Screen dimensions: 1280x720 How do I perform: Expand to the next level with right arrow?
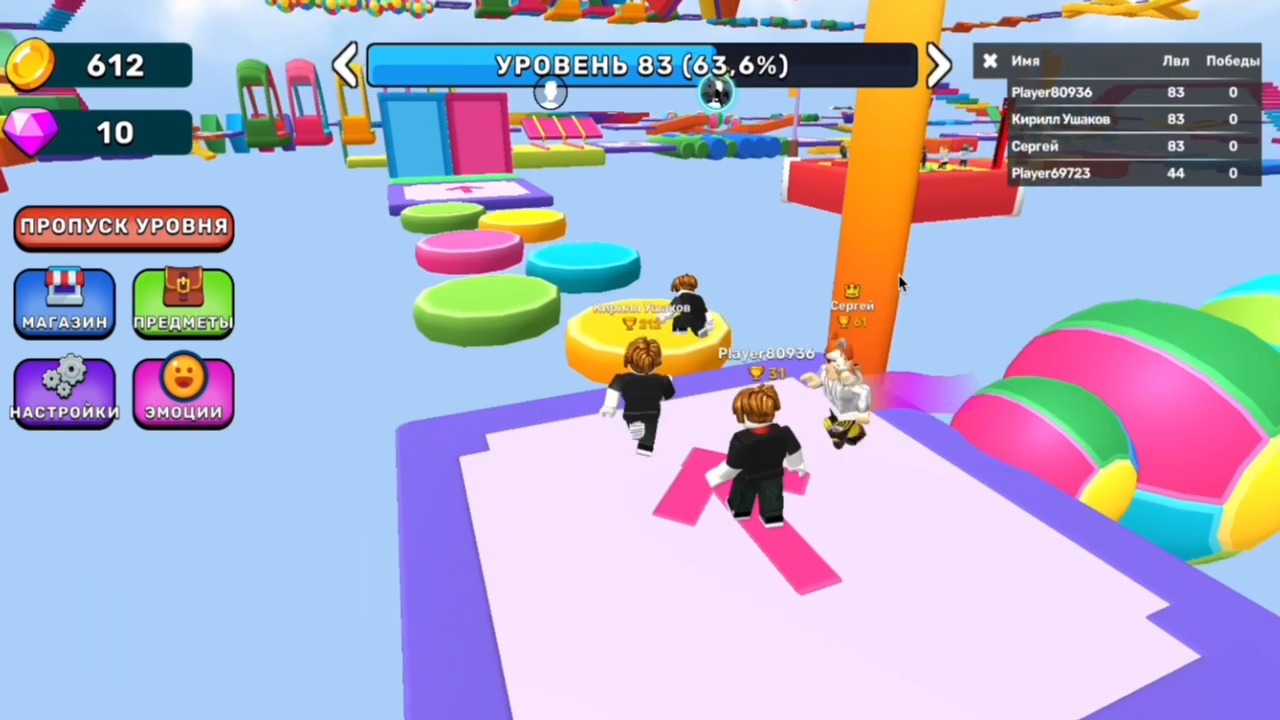[x=937, y=64]
